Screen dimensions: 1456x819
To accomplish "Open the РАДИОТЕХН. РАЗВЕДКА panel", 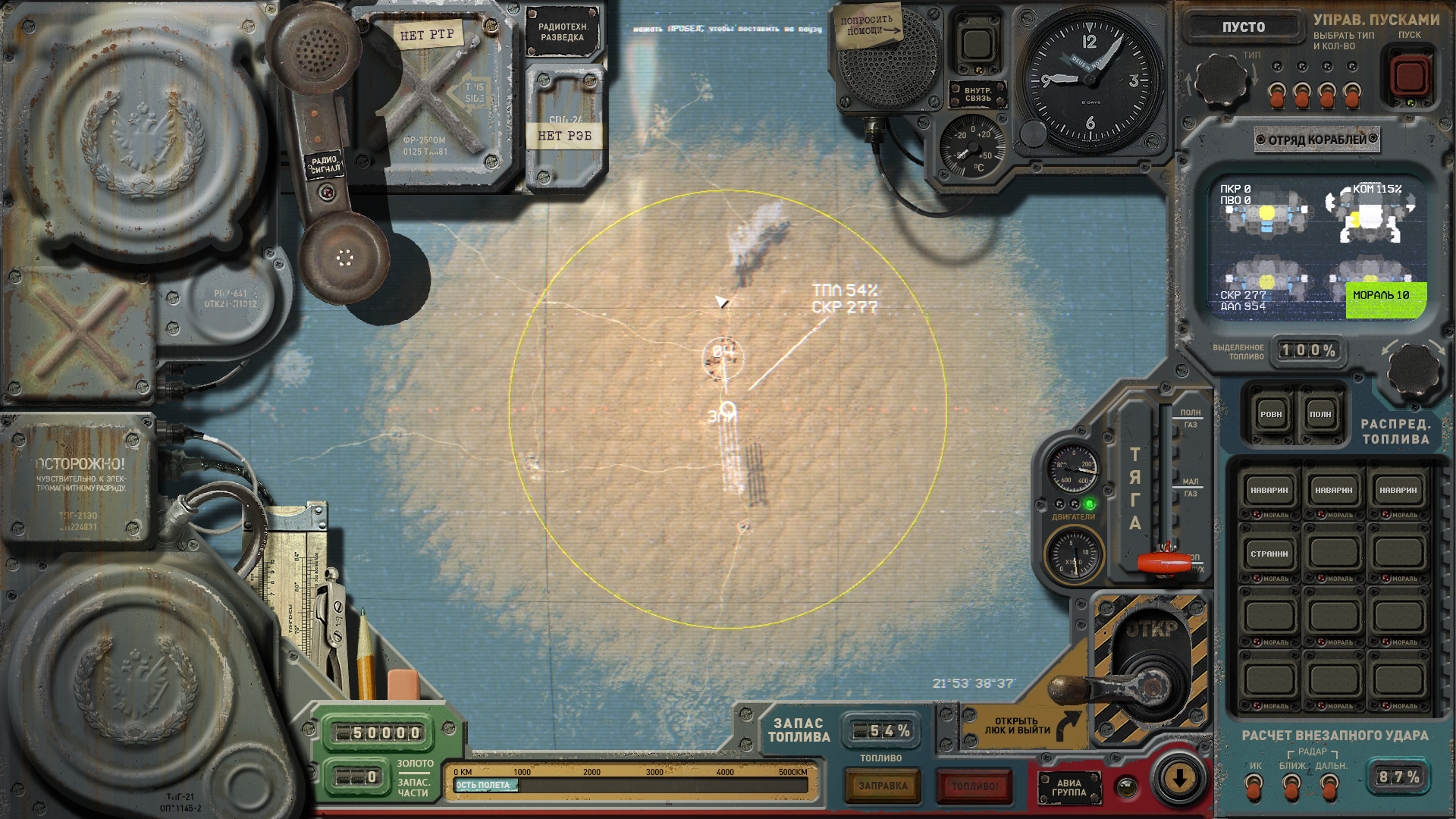I will pos(562,32).
